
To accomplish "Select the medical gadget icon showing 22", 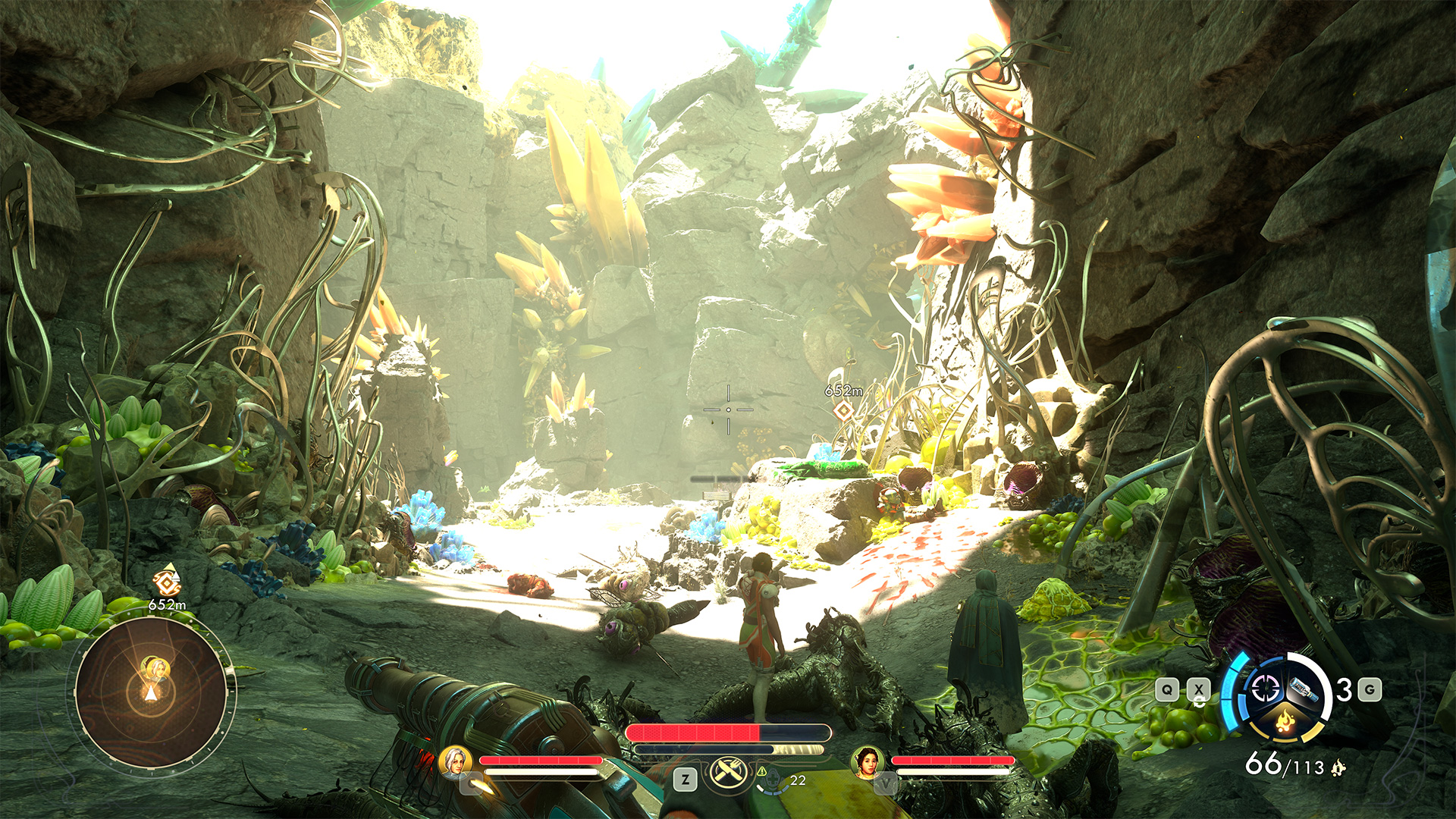I will [773, 780].
